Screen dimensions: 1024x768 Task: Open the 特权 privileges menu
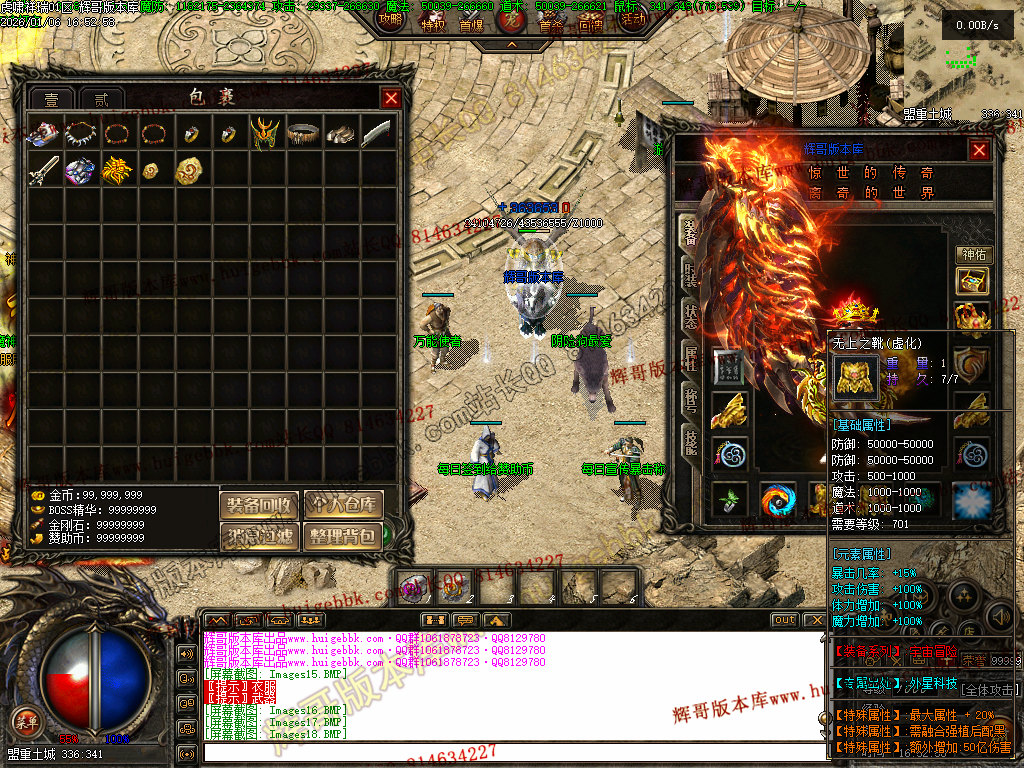pyautogui.click(x=432, y=25)
